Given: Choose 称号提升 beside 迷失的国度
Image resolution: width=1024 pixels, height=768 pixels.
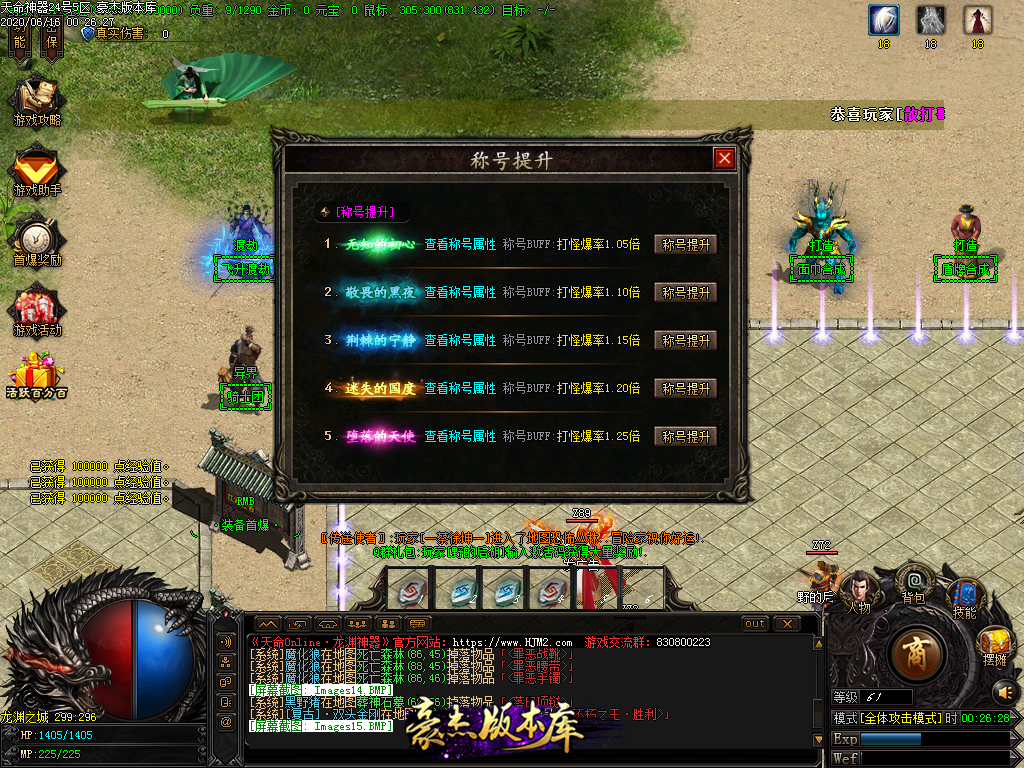Looking at the screenshot, I should point(686,388).
